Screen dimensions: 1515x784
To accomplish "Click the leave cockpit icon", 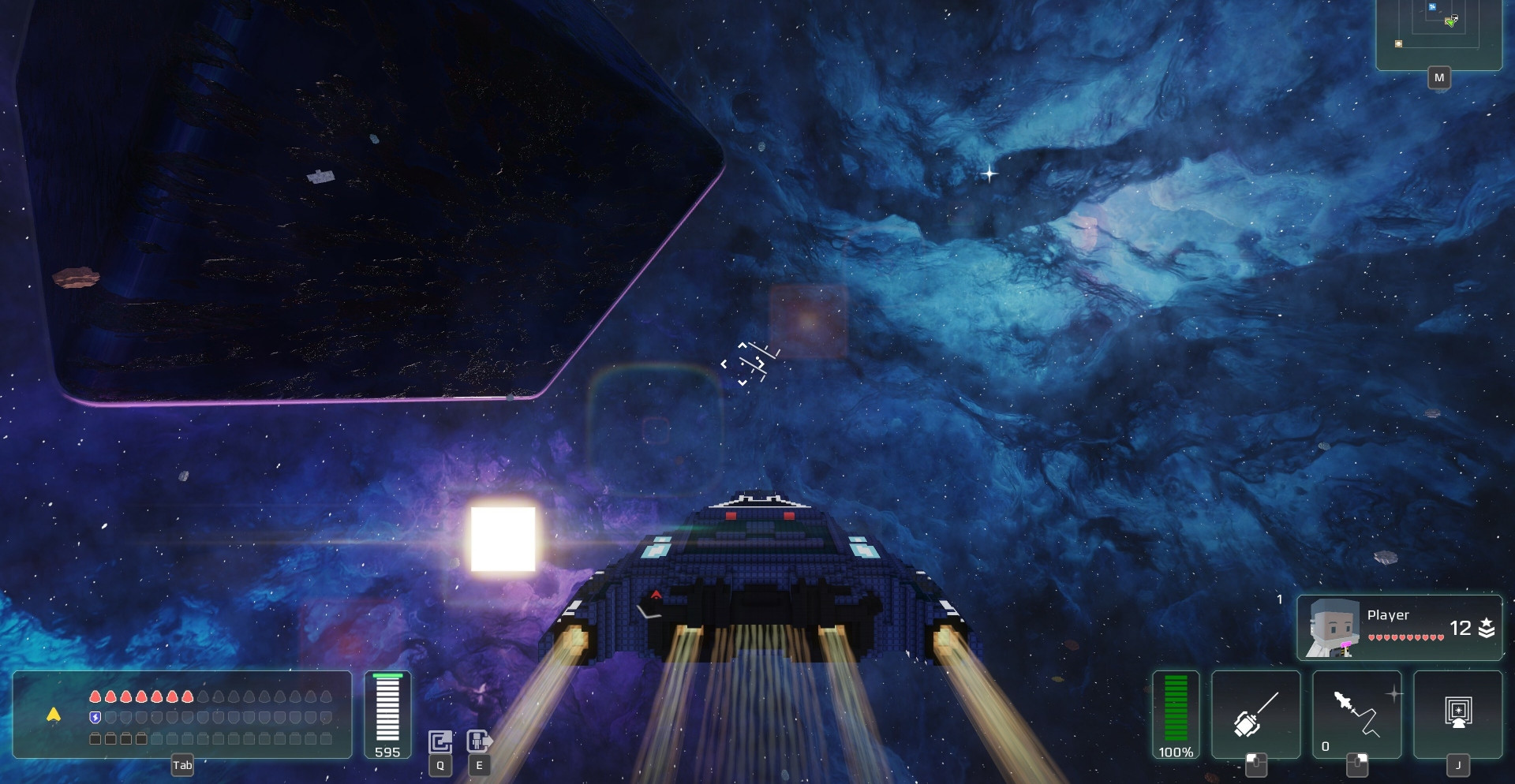I will 479,741.
